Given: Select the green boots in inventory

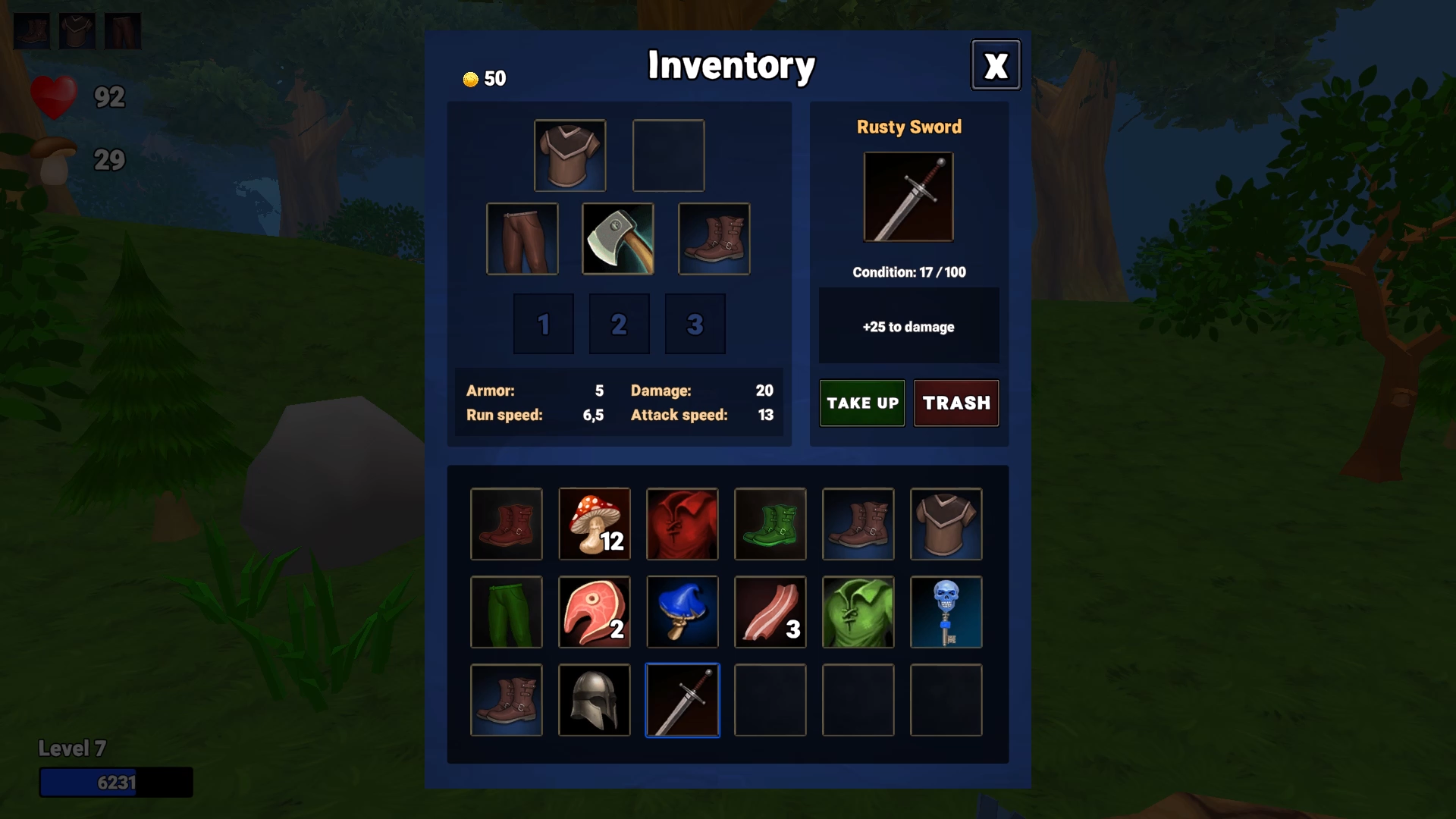Looking at the screenshot, I should 770,524.
